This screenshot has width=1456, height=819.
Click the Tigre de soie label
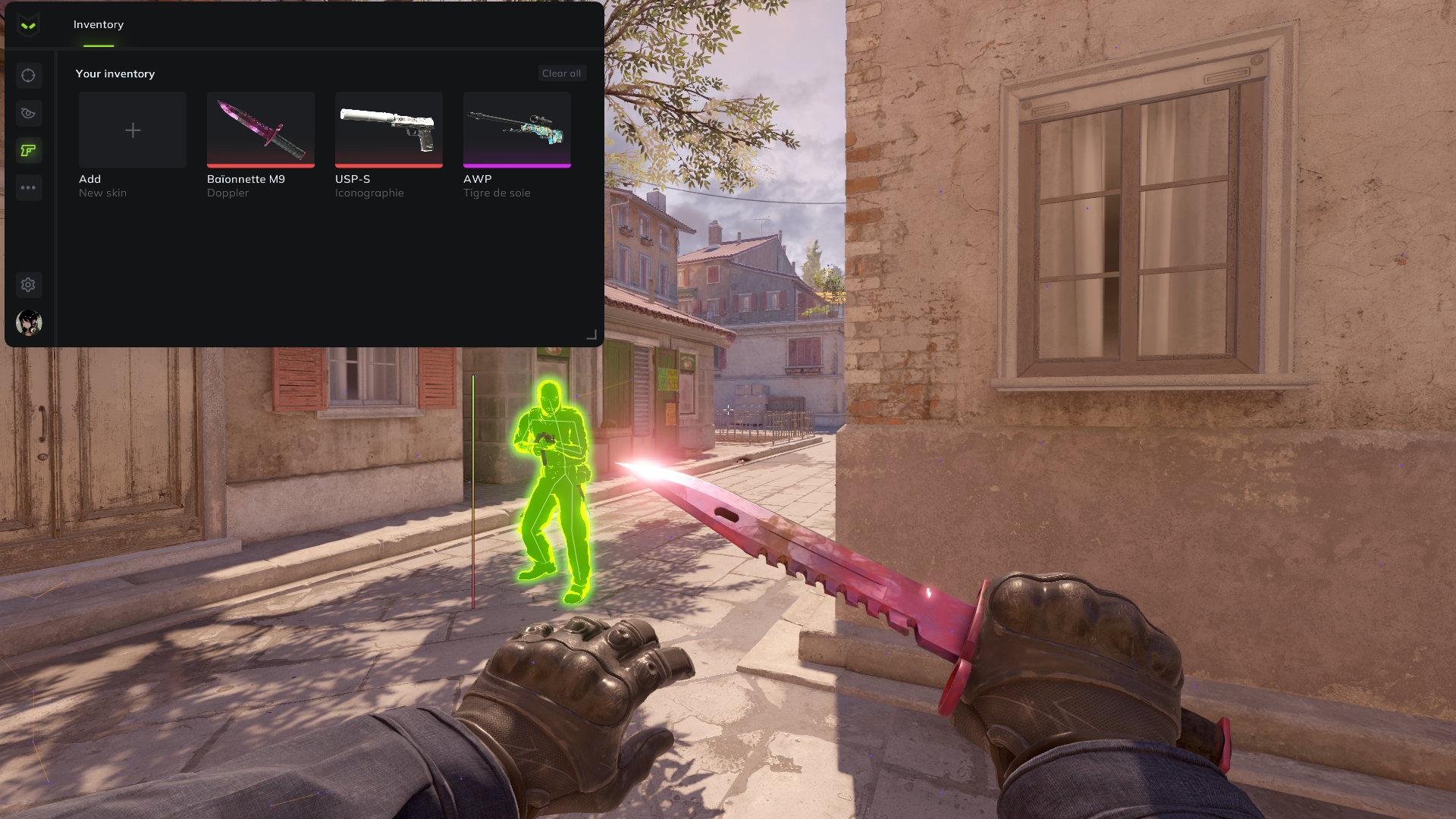pos(497,193)
